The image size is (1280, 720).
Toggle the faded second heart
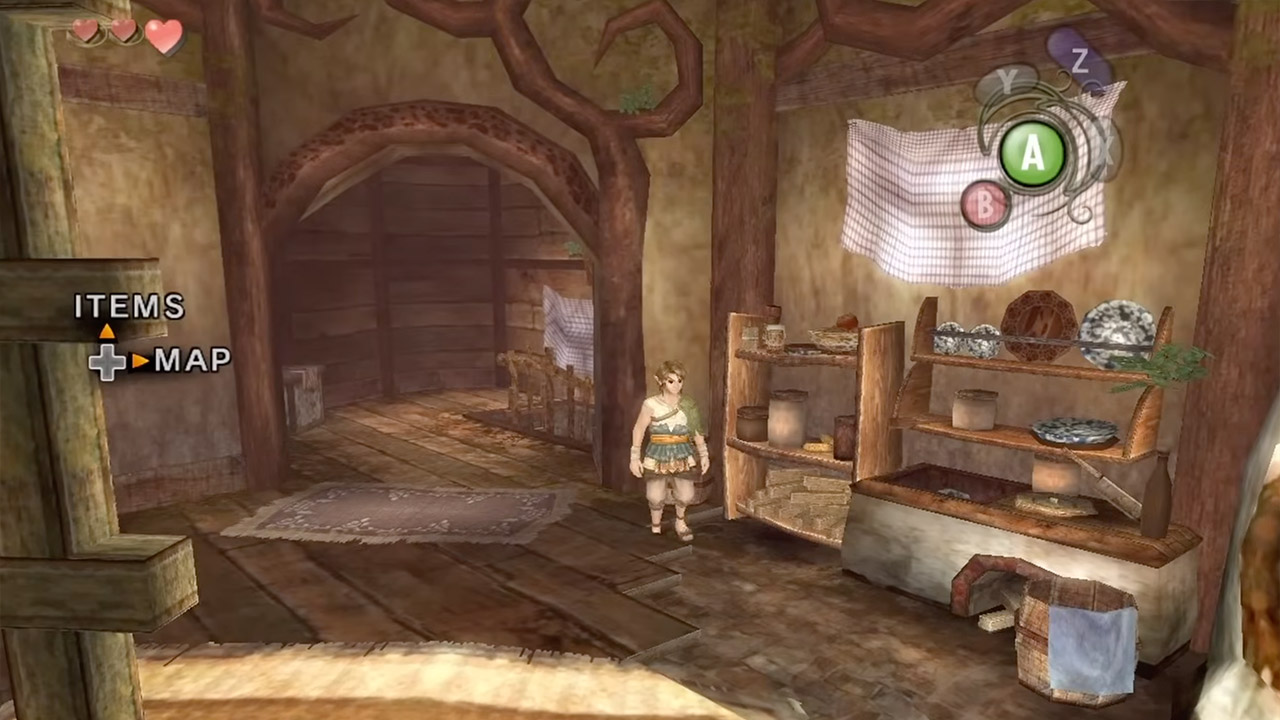[122, 31]
